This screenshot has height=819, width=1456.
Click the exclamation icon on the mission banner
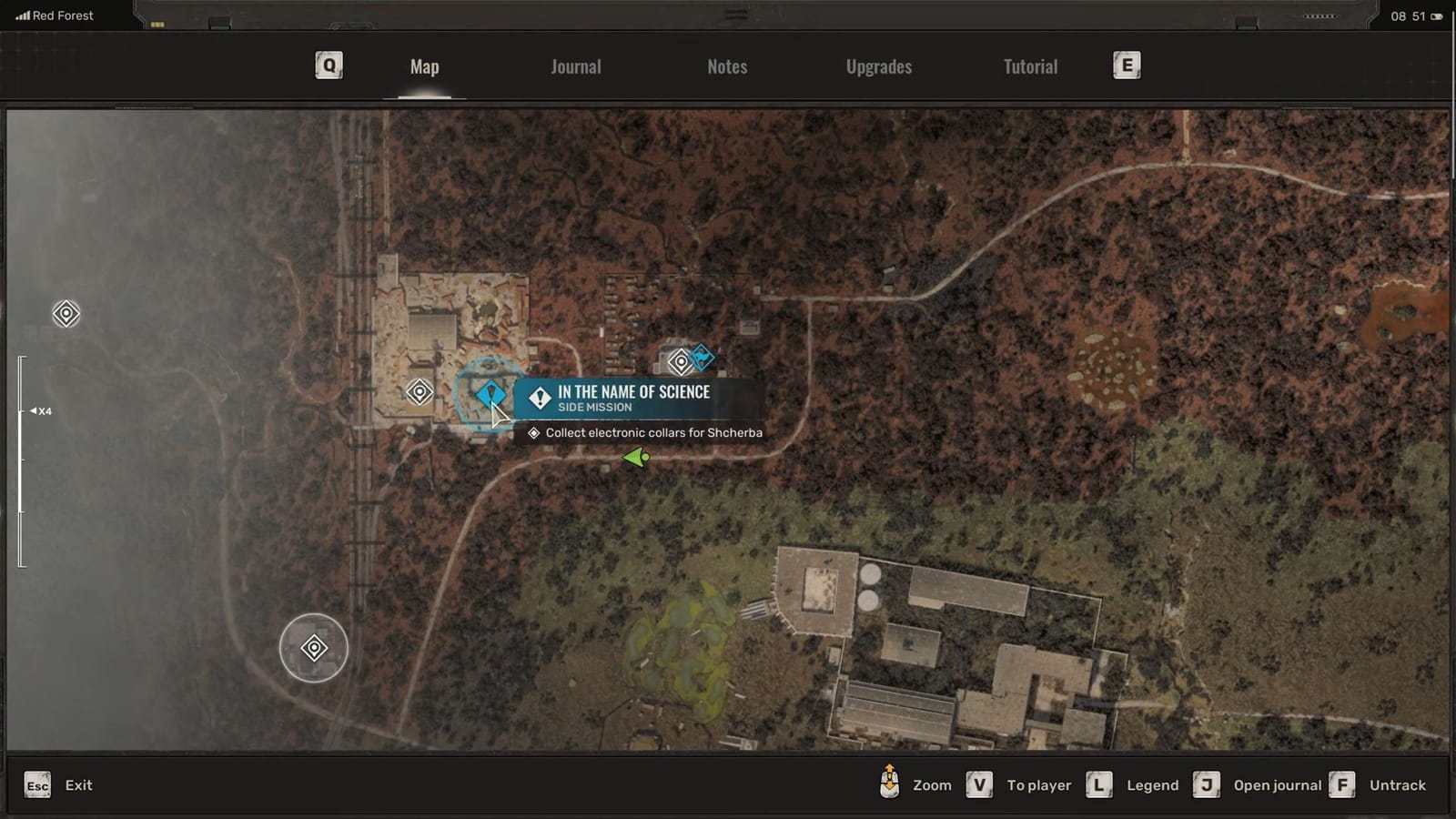point(539,395)
